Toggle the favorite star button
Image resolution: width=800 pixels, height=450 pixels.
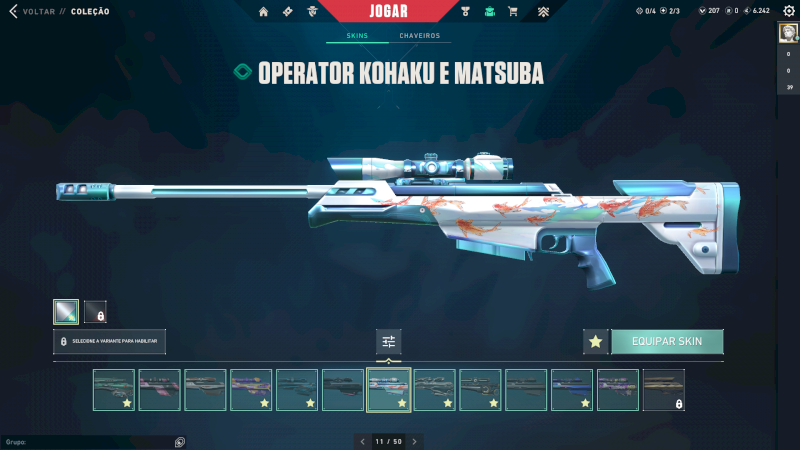[596, 342]
